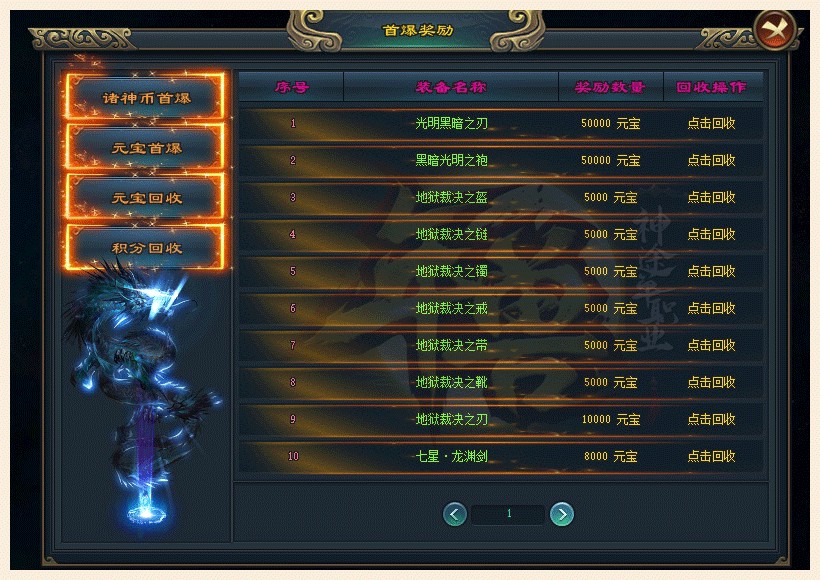Click 点击回收 on 地狱裁决之盔 row
820x580 pixels.
coord(711,197)
